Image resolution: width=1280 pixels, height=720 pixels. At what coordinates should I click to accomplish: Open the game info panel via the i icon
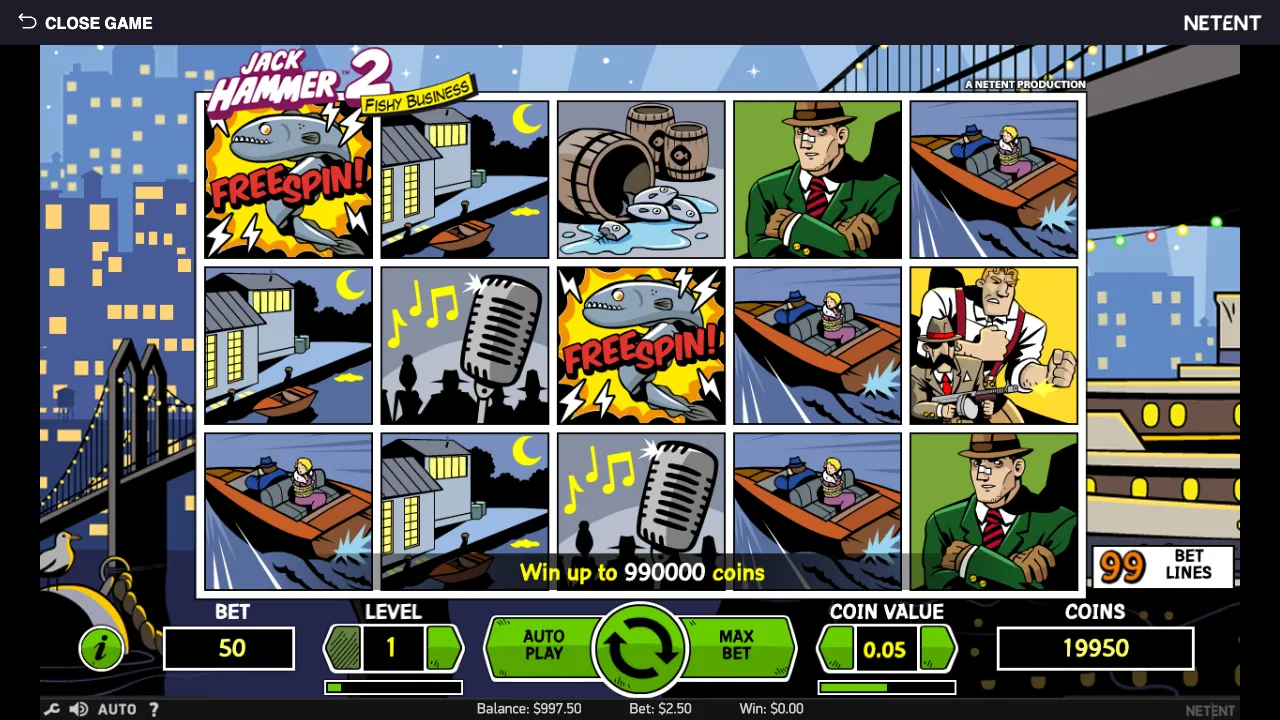point(100,648)
